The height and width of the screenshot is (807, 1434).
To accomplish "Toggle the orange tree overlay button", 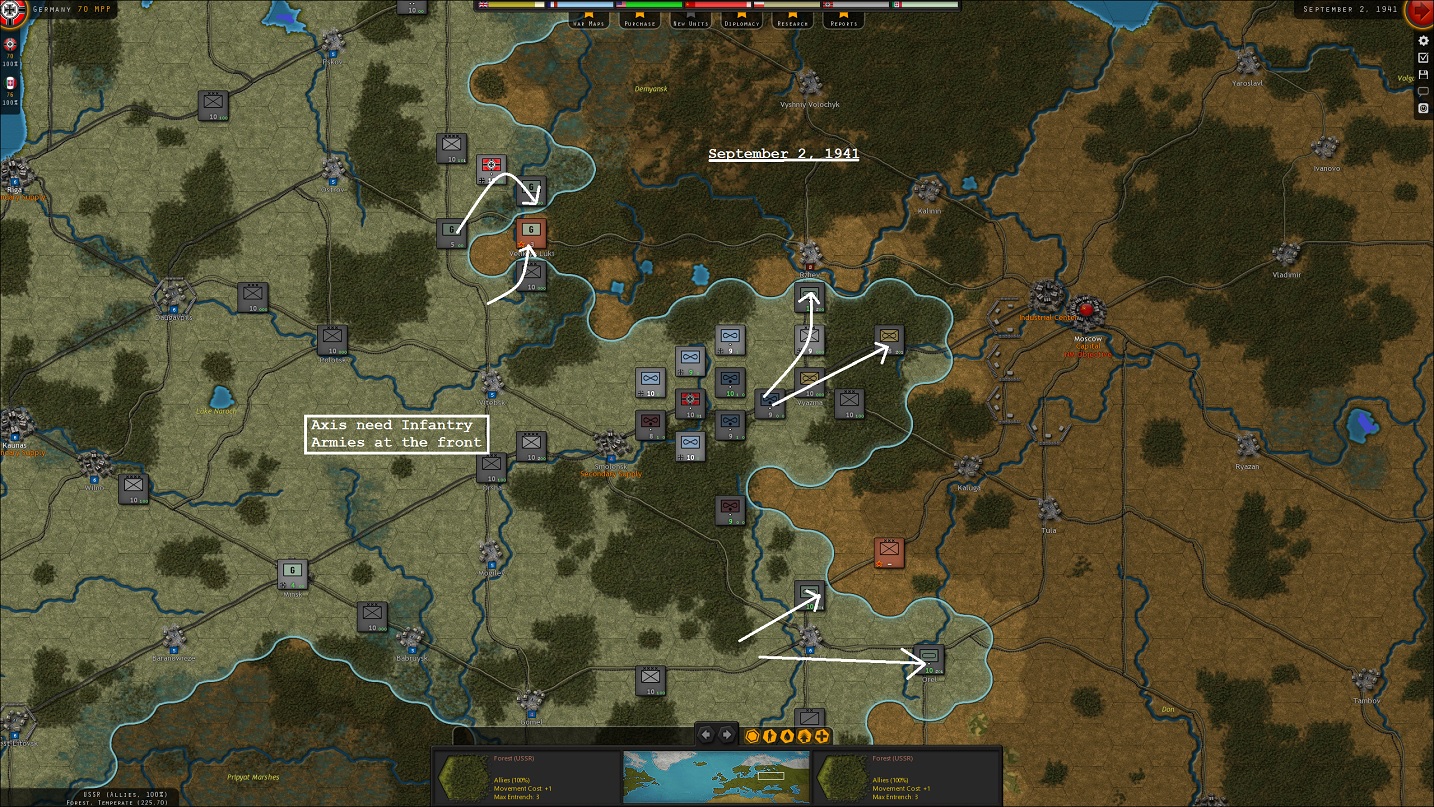I will 804,736.
